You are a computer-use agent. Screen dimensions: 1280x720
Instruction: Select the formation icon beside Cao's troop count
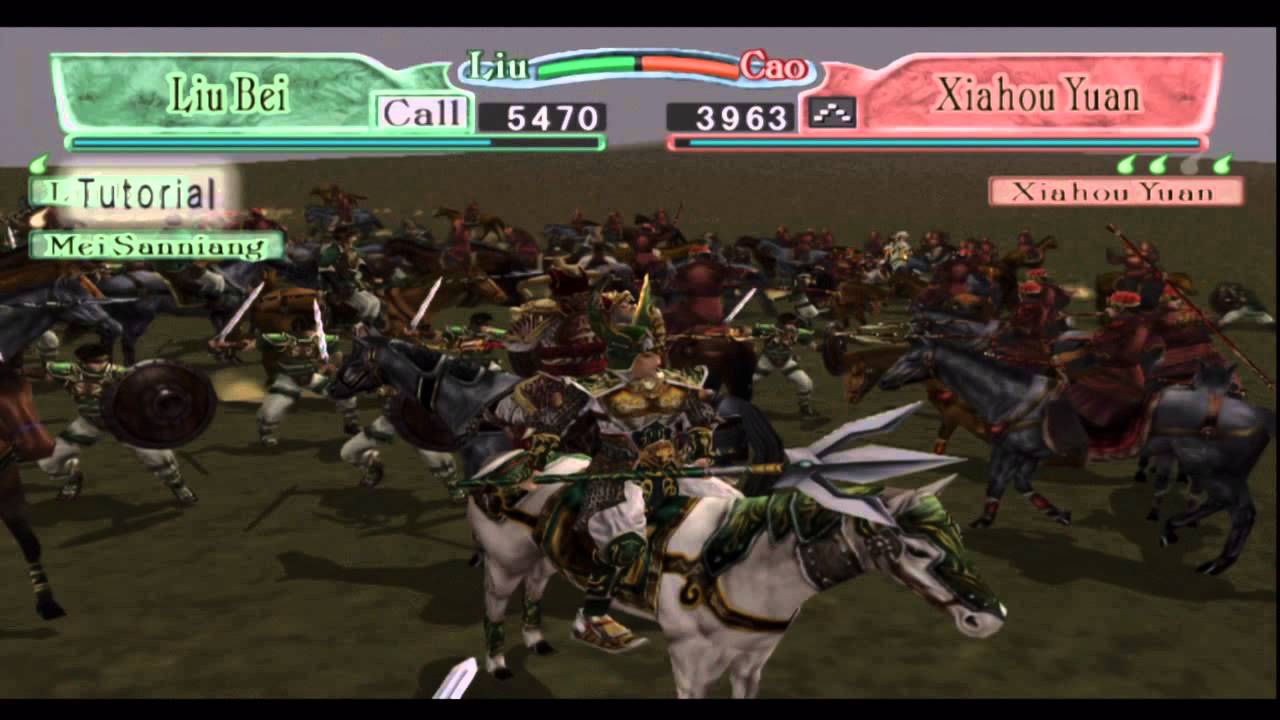point(833,113)
